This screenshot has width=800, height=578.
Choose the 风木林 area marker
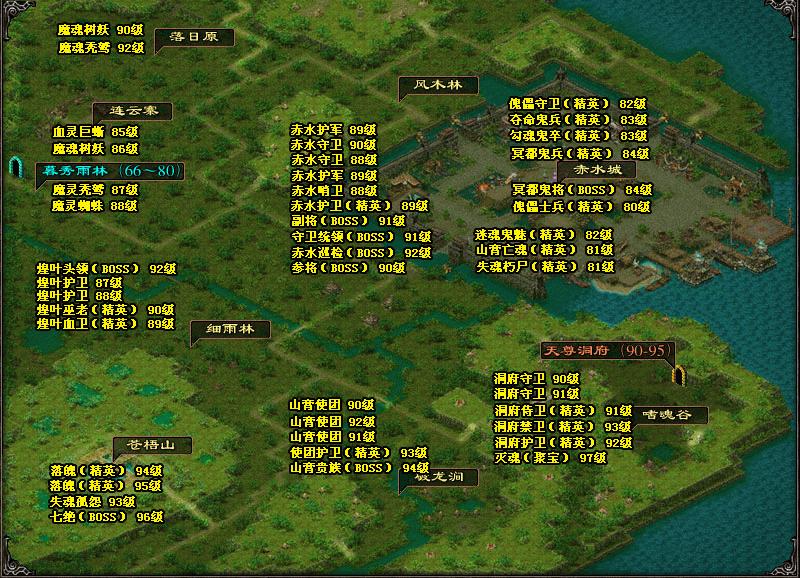438,85
